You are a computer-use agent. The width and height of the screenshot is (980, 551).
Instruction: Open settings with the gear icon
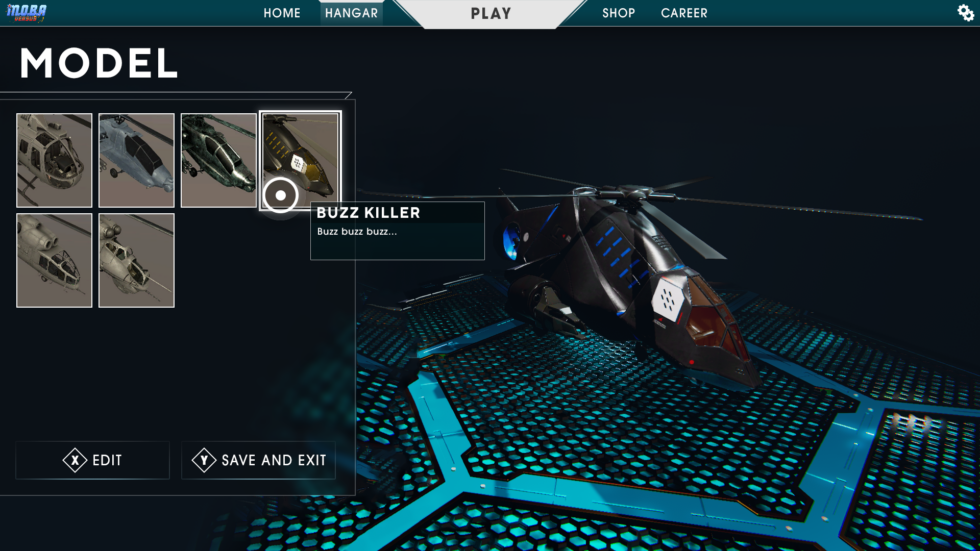tap(965, 12)
